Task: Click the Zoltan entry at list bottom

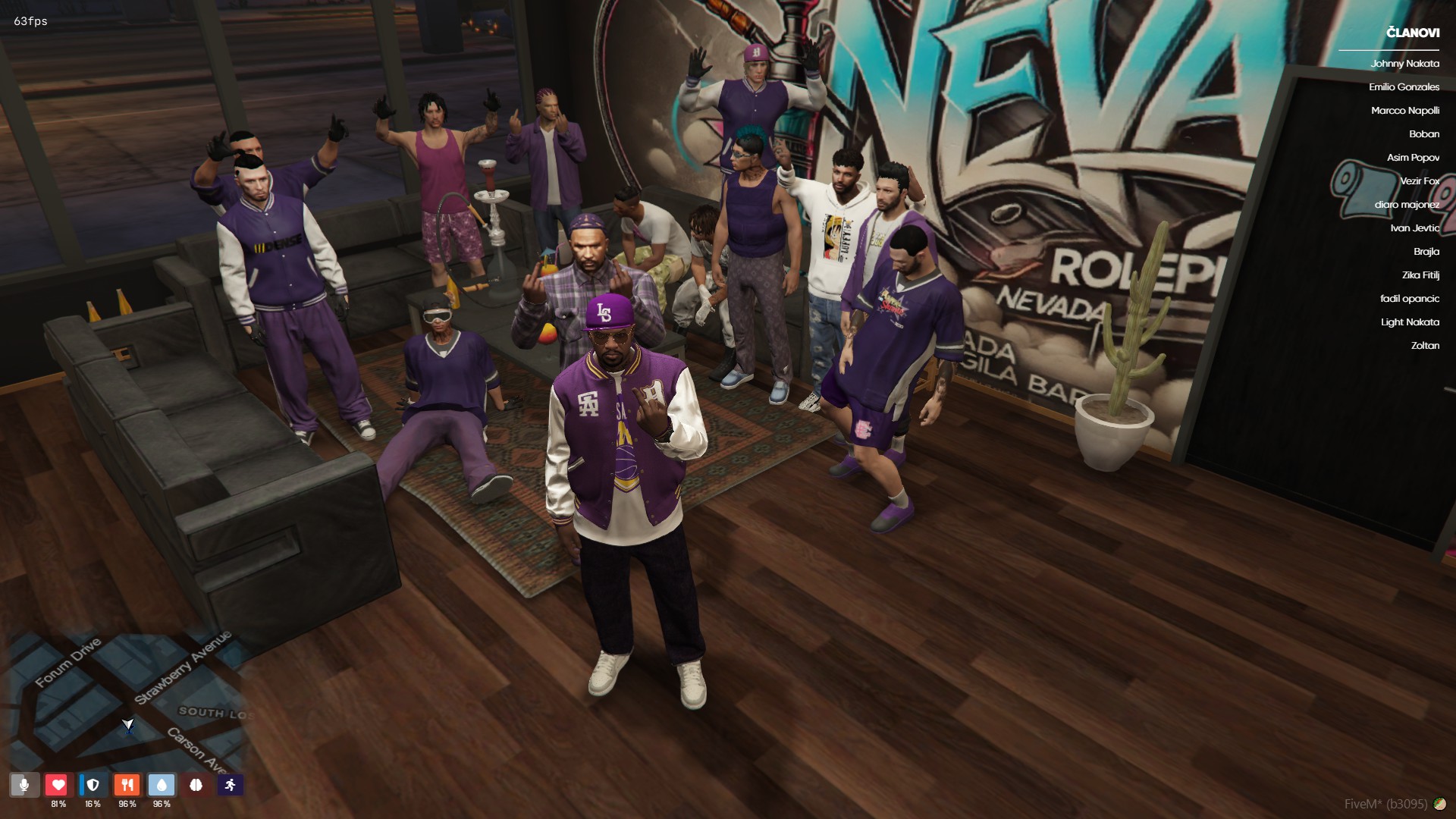Action: click(x=1426, y=345)
